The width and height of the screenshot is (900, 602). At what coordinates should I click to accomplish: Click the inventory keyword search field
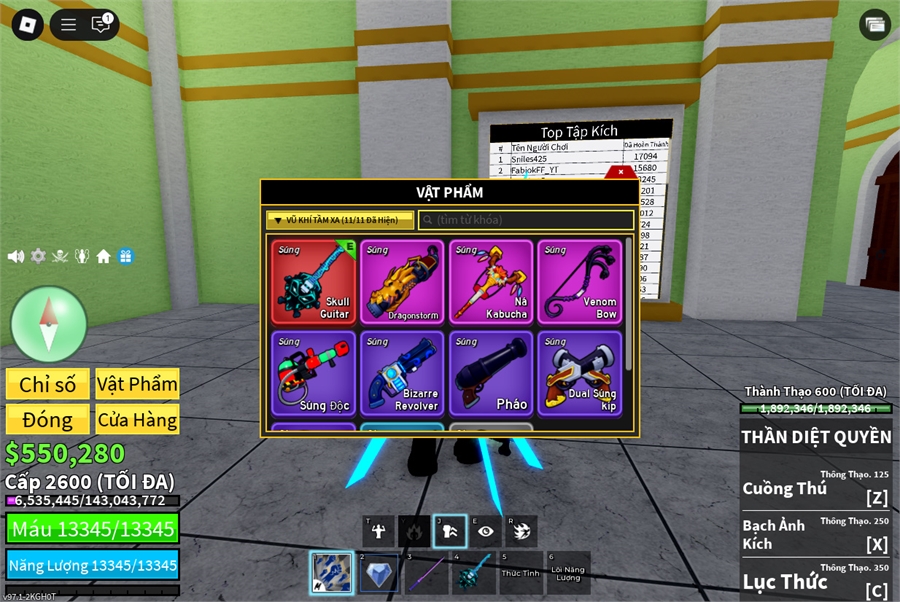(527, 220)
